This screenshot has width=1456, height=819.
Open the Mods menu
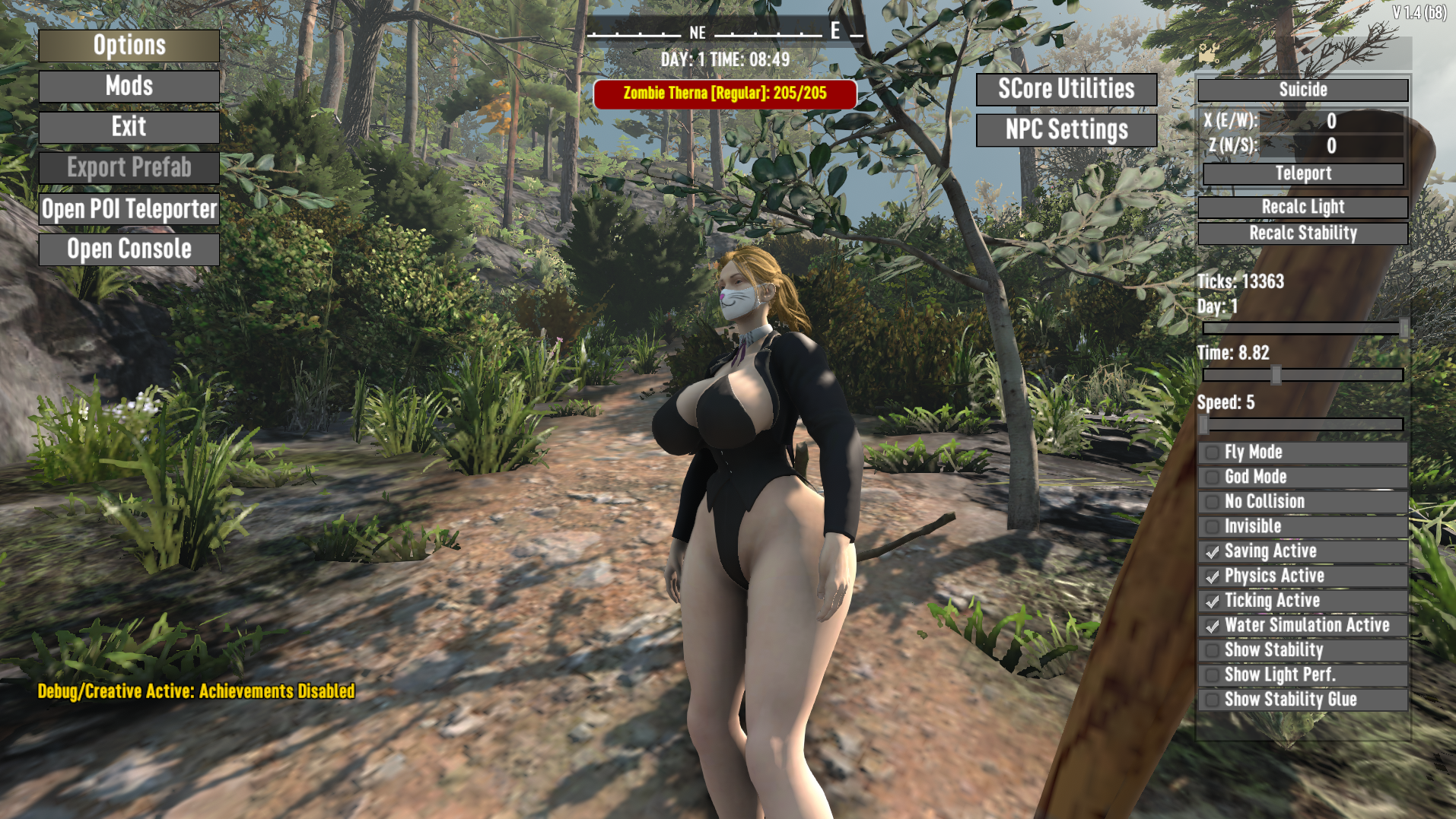[129, 87]
